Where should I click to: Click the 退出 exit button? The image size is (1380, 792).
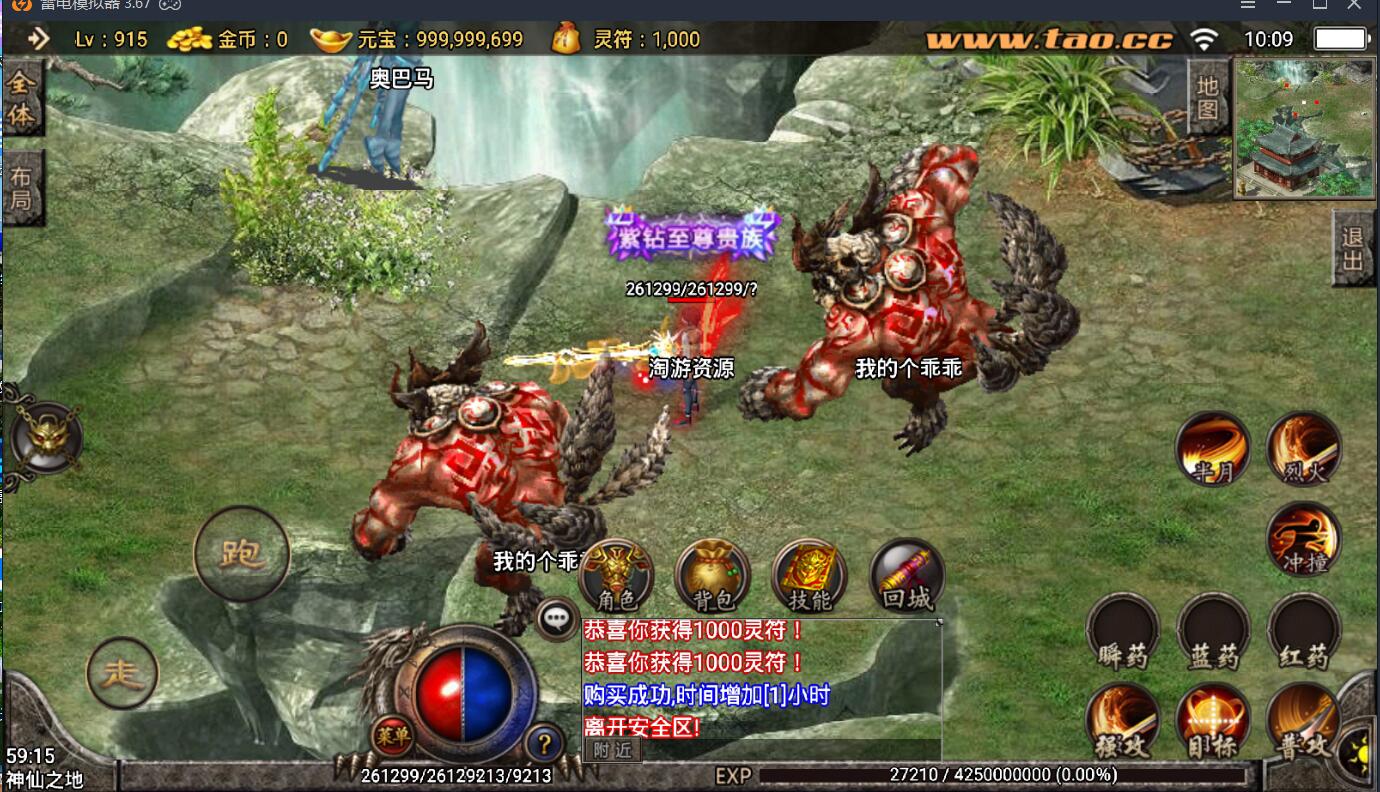click(x=1352, y=250)
